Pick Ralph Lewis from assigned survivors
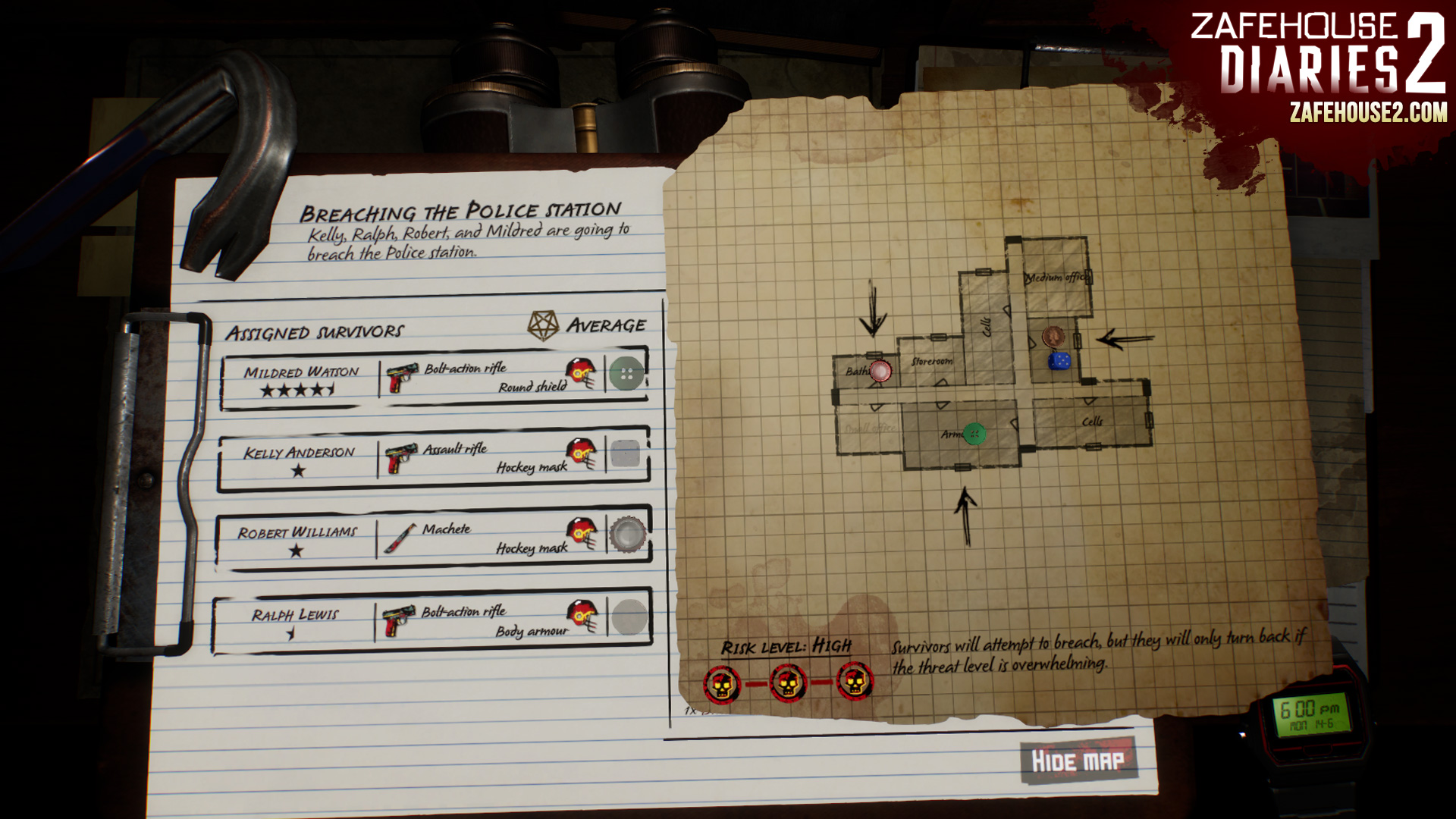Image resolution: width=1456 pixels, height=819 pixels. (x=294, y=622)
